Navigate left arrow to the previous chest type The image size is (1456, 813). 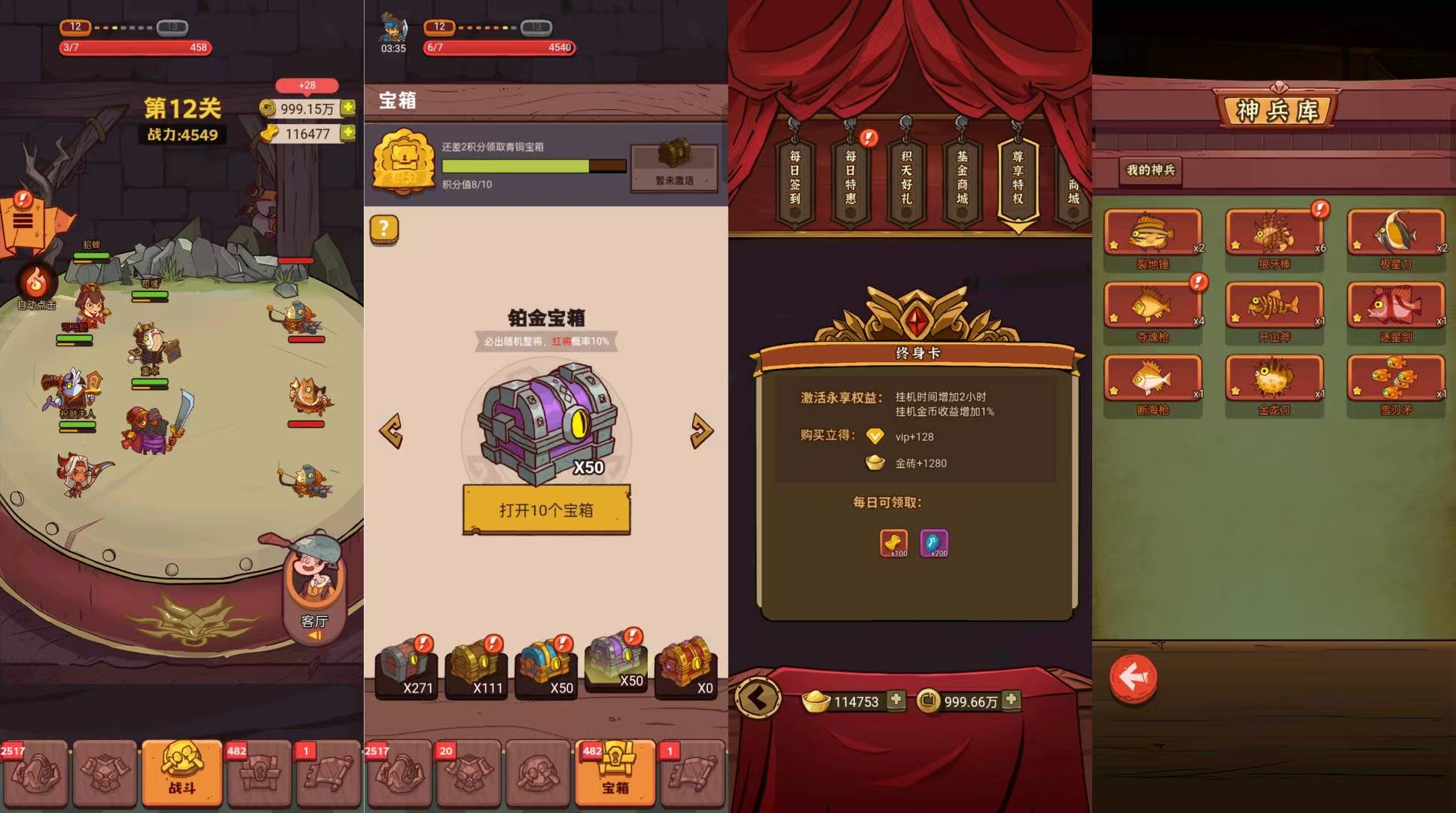392,431
